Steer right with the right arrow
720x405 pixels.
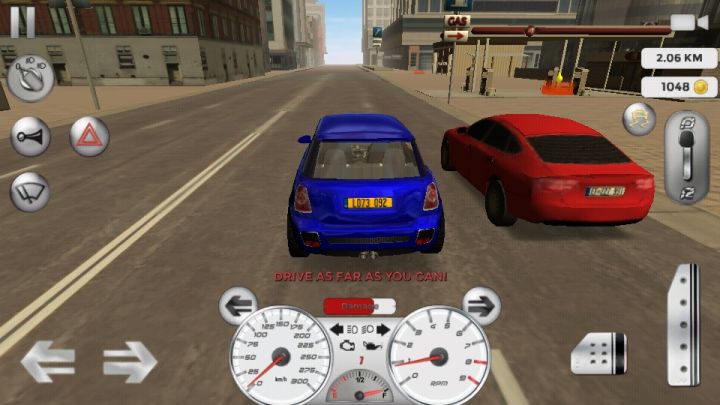click(130, 361)
